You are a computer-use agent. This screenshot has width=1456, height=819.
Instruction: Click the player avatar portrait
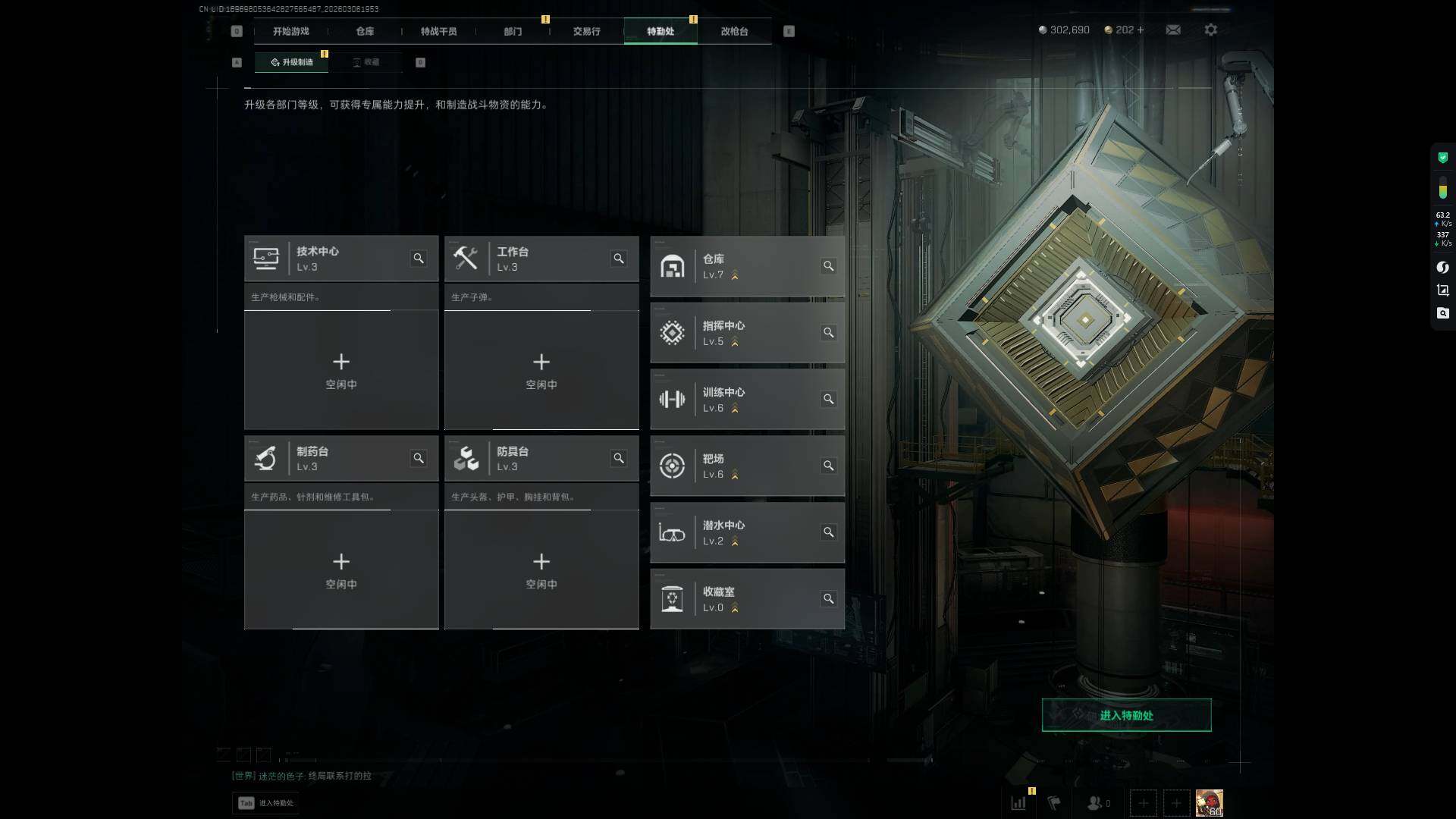point(1209,802)
